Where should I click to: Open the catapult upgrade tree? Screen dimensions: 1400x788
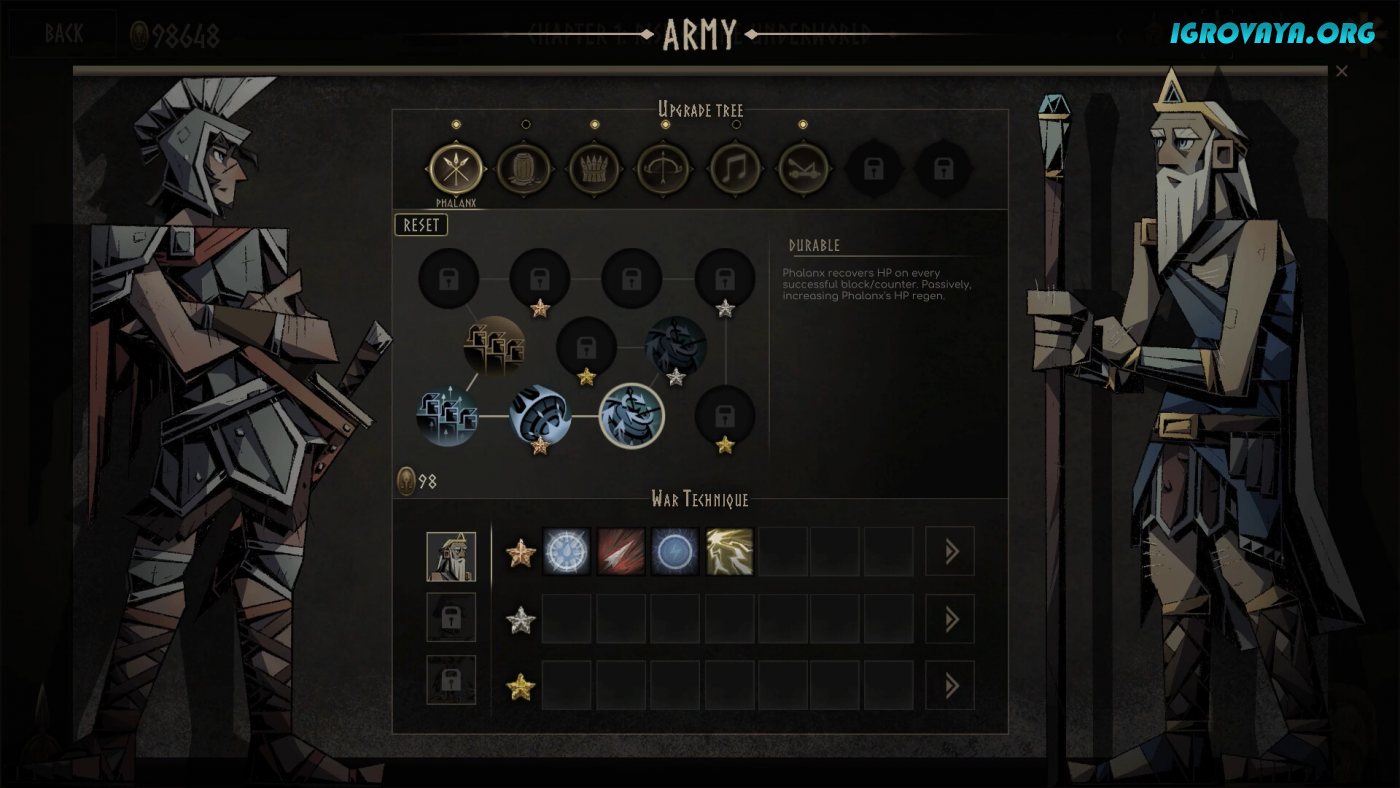pos(804,169)
